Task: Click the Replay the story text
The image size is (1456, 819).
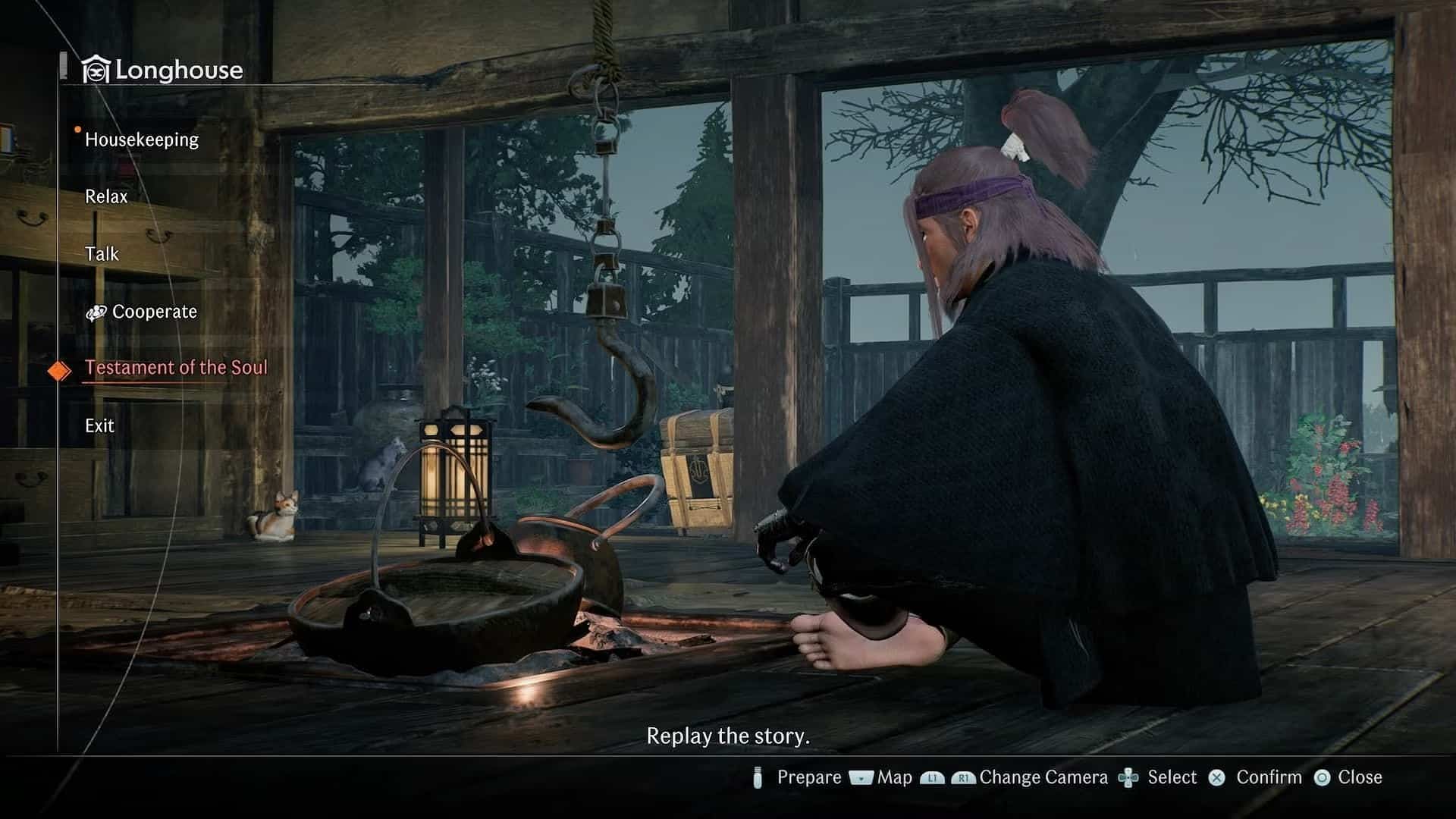Action: (728, 735)
